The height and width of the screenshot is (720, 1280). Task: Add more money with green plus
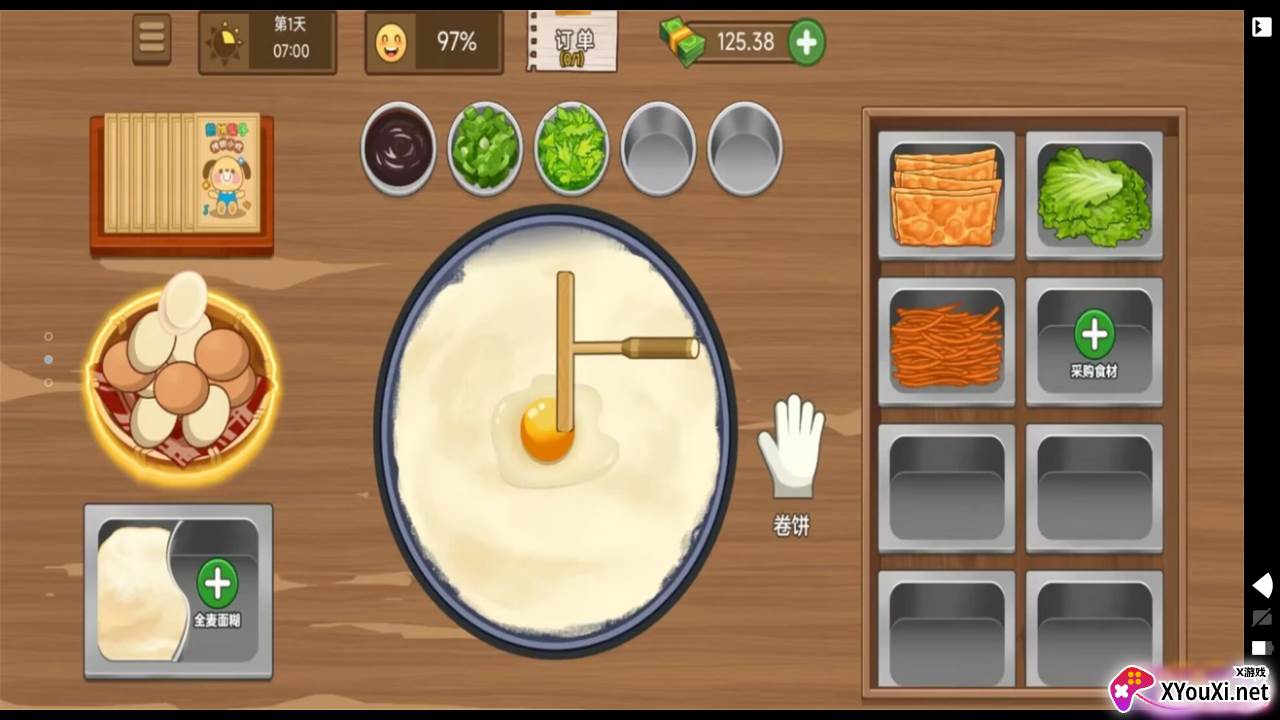pos(806,42)
